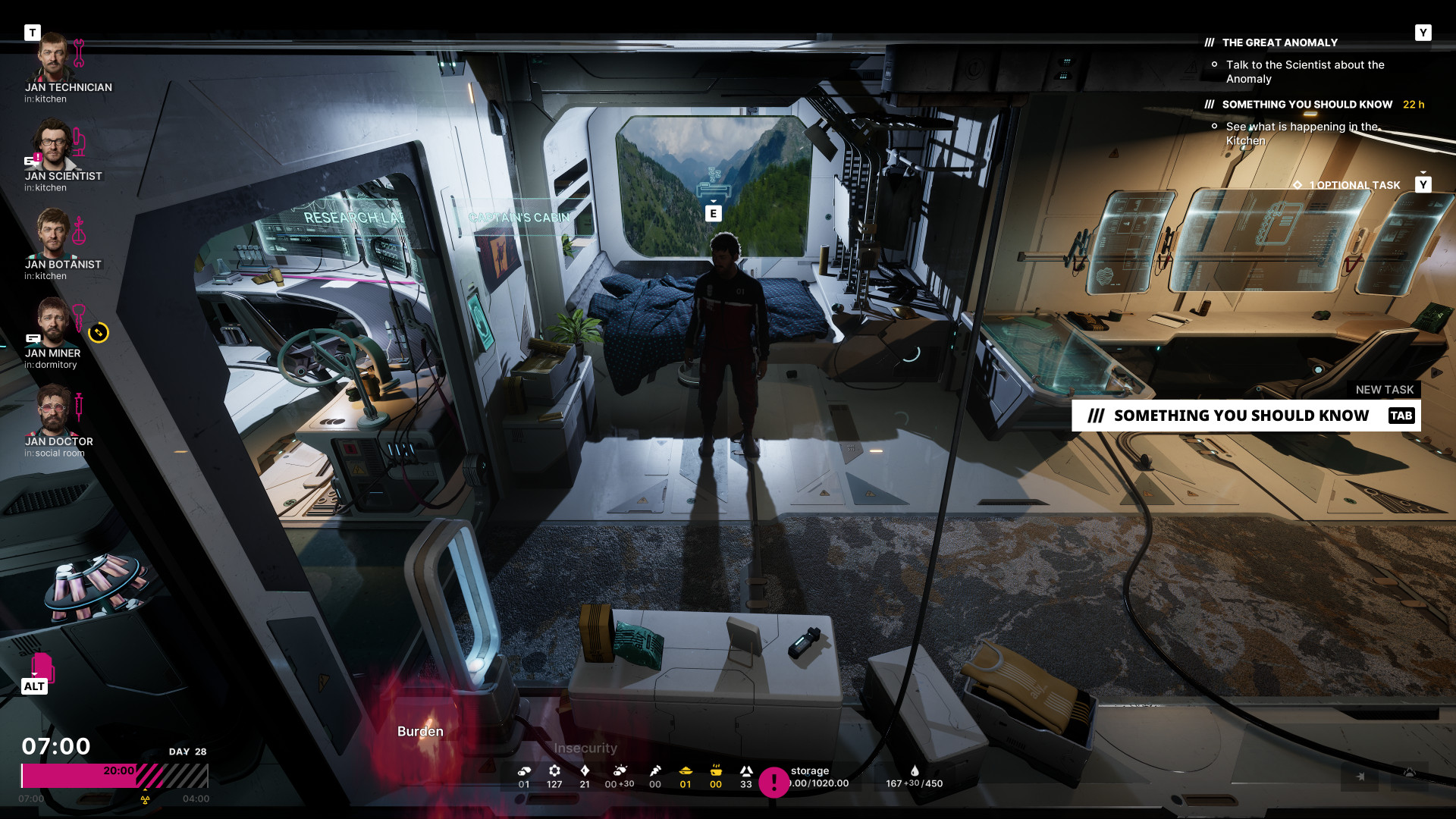
Task: Select Jan Botanist's portrait
Action: [53, 234]
